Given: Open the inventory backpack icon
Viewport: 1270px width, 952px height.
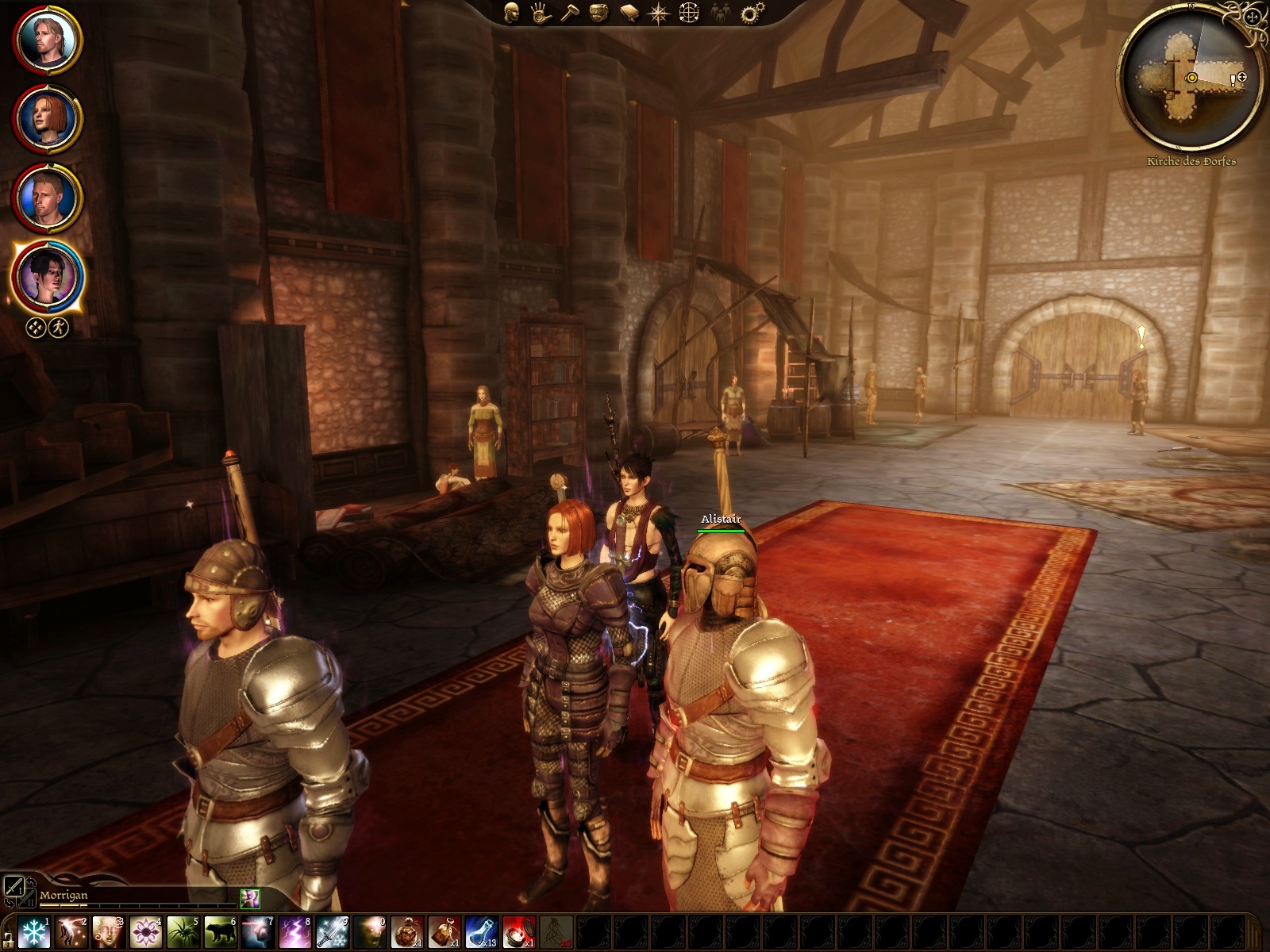Looking at the screenshot, I should pyautogui.click(x=599, y=13).
